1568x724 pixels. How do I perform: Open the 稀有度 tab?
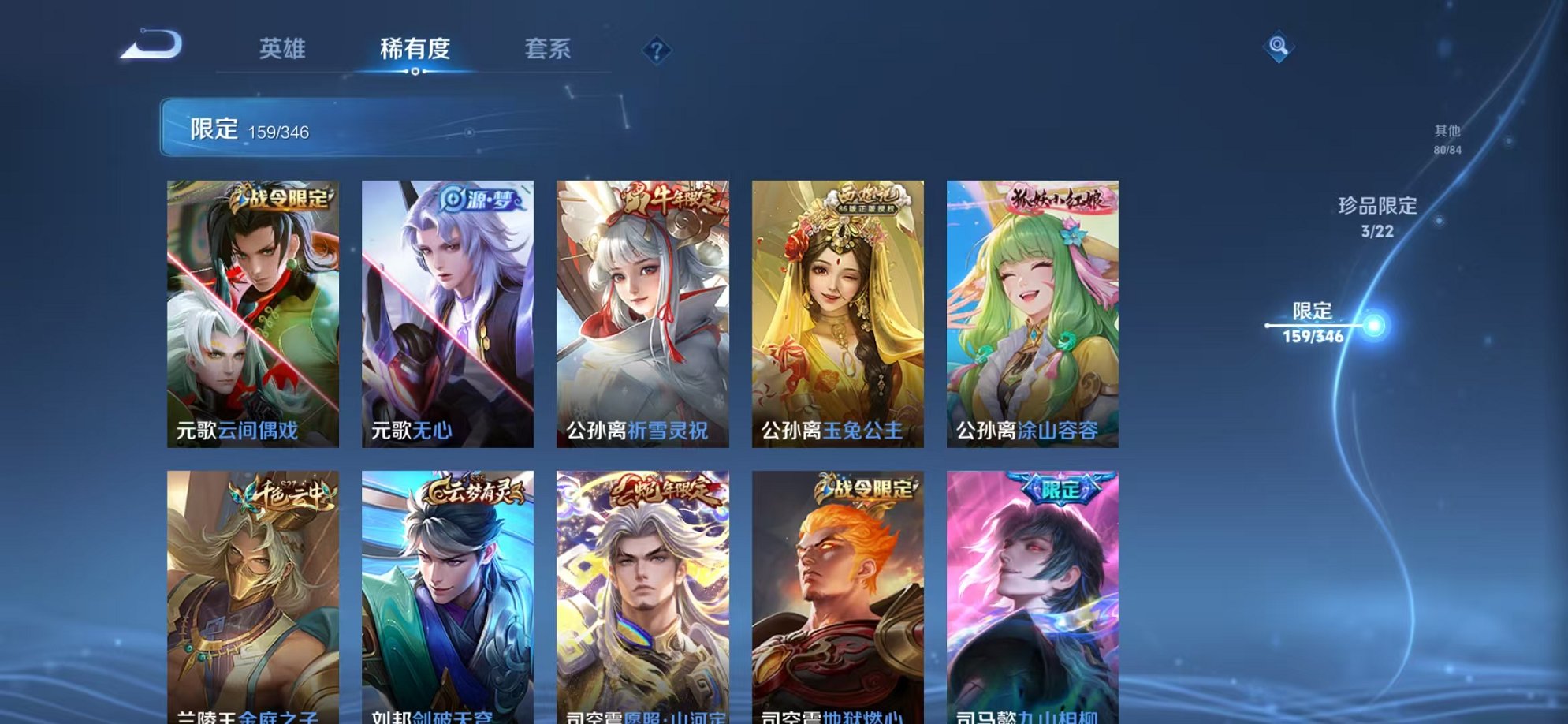point(416,49)
